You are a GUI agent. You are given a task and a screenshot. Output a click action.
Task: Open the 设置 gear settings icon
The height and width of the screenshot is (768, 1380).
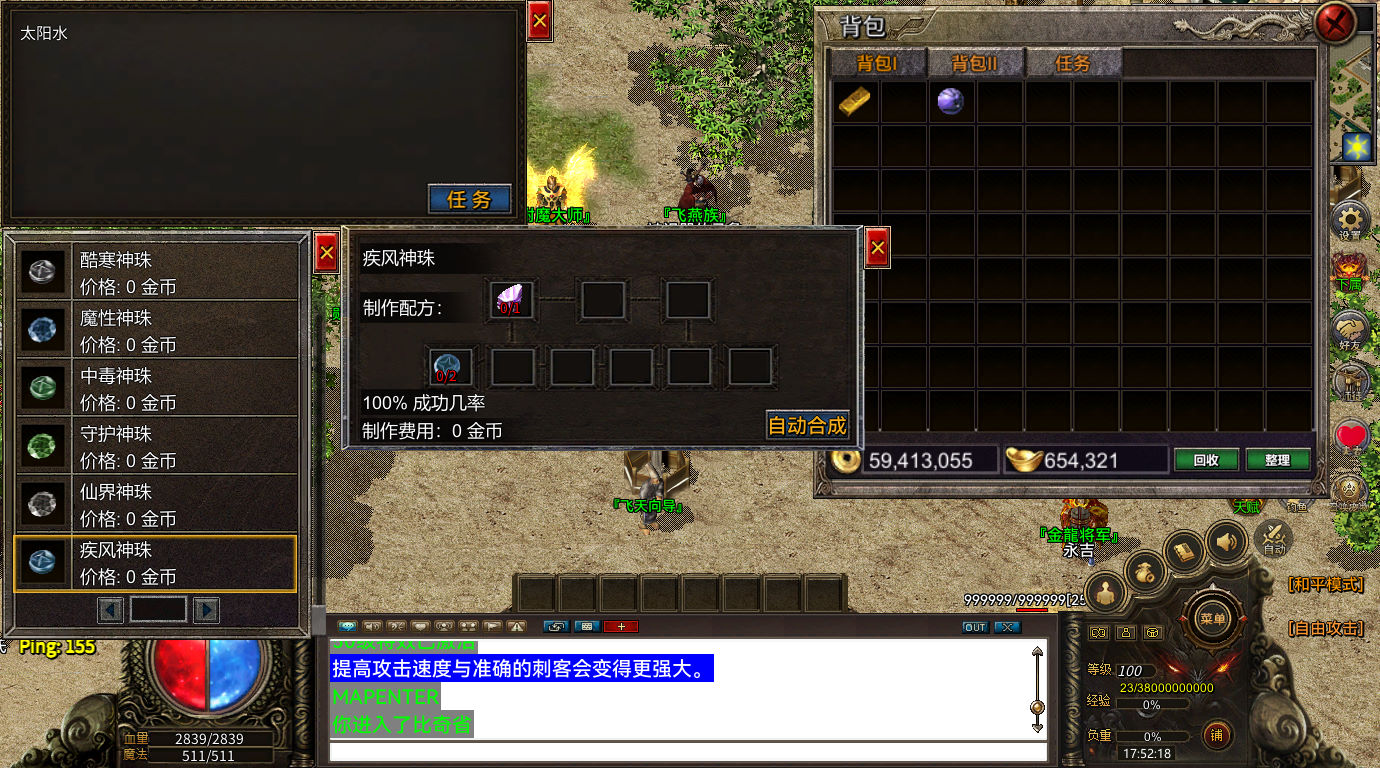click(x=1350, y=219)
